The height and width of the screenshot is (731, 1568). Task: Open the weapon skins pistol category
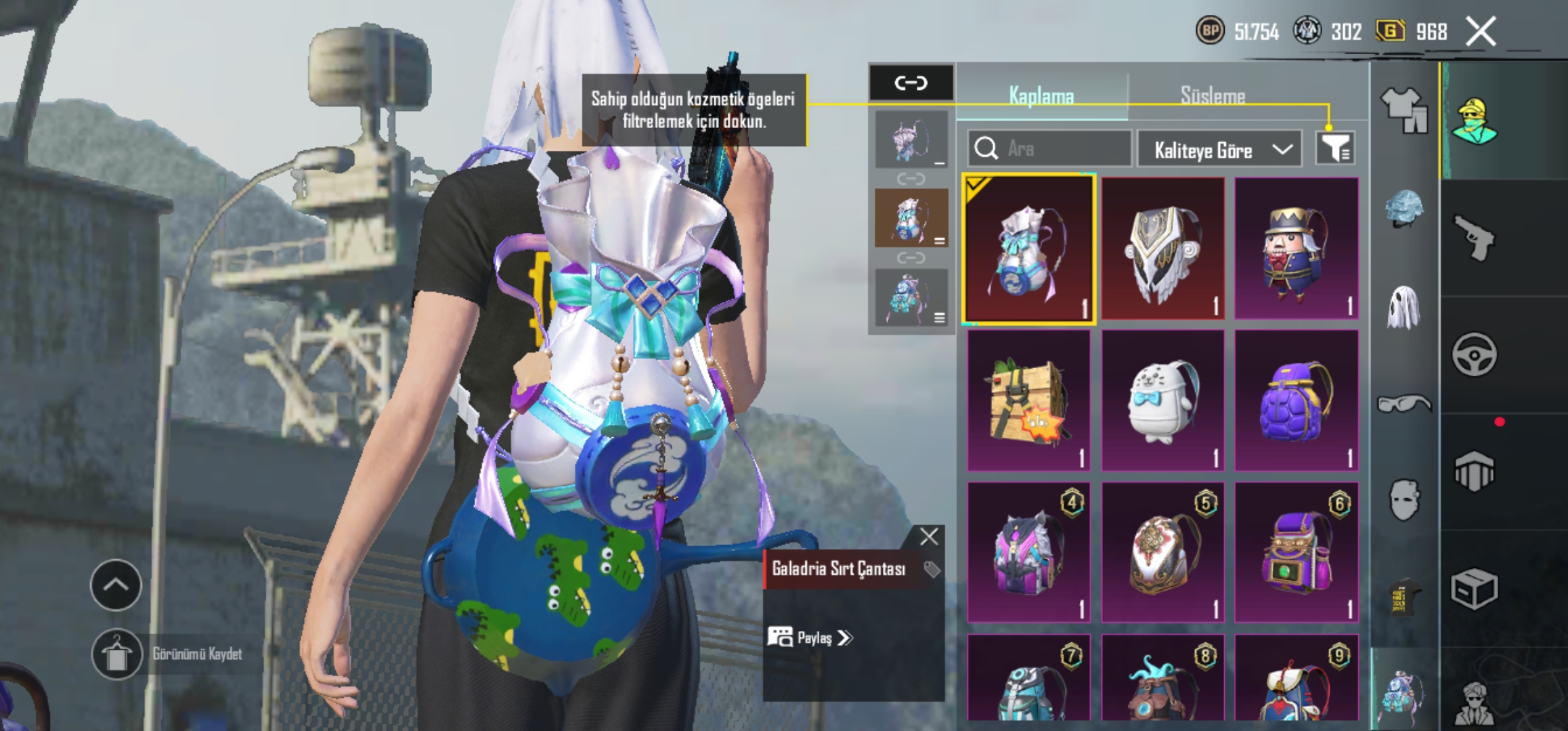1475,237
